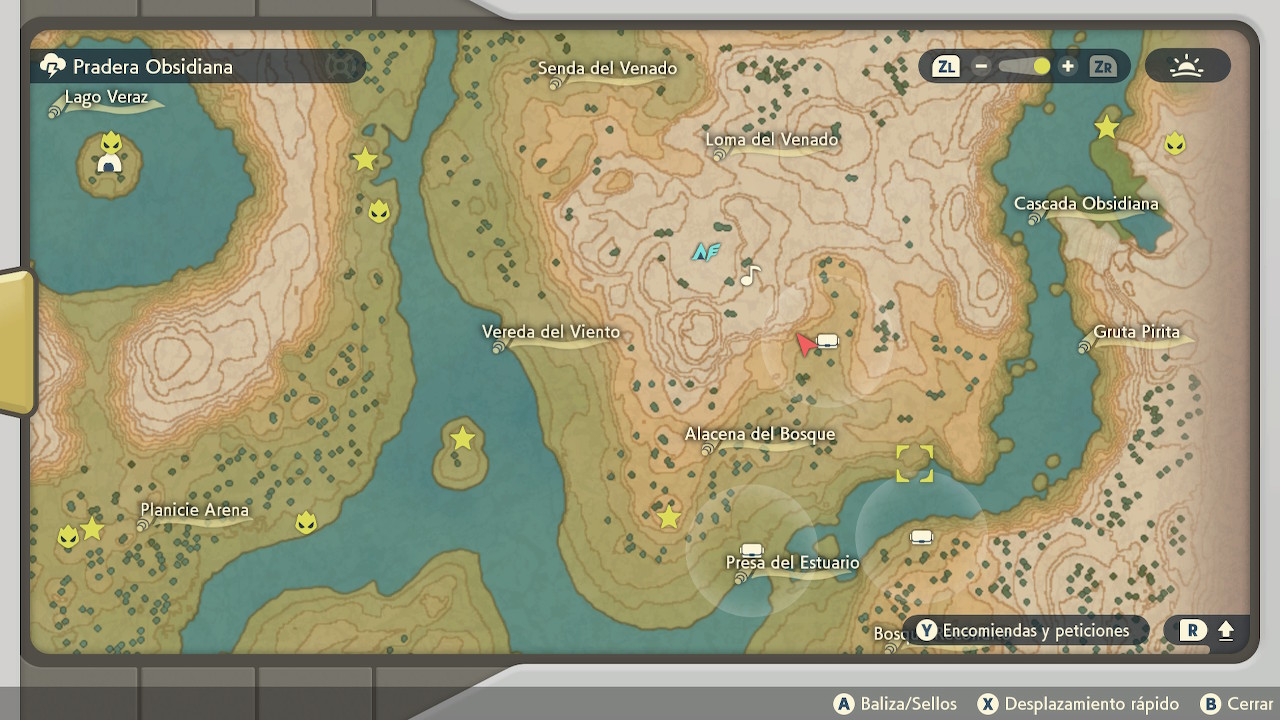Adjust the map zoom slider knob
The height and width of the screenshot is (720, 1280).
tap(1042, 67)
